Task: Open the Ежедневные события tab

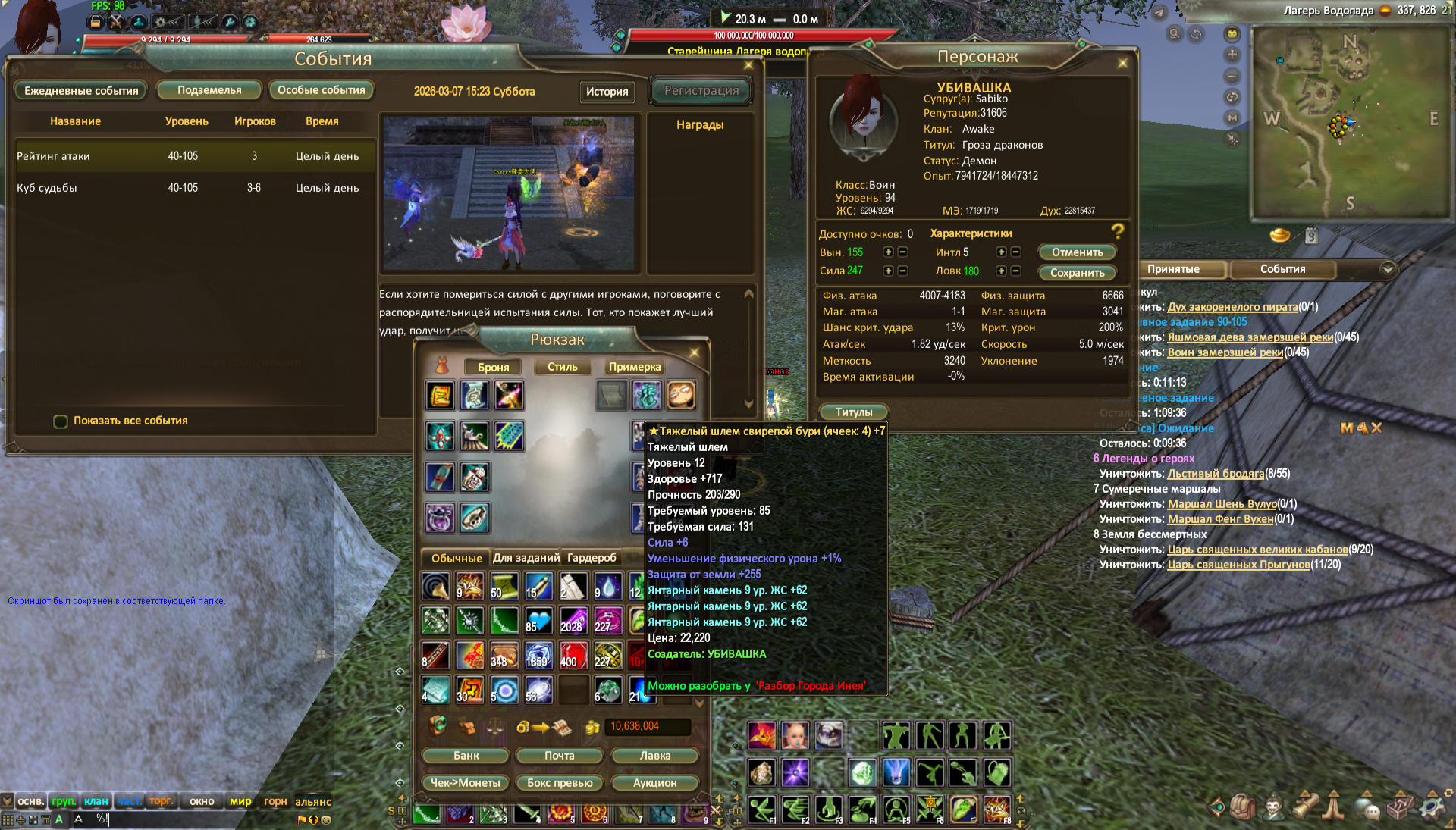Action: (x=81, y=91)
